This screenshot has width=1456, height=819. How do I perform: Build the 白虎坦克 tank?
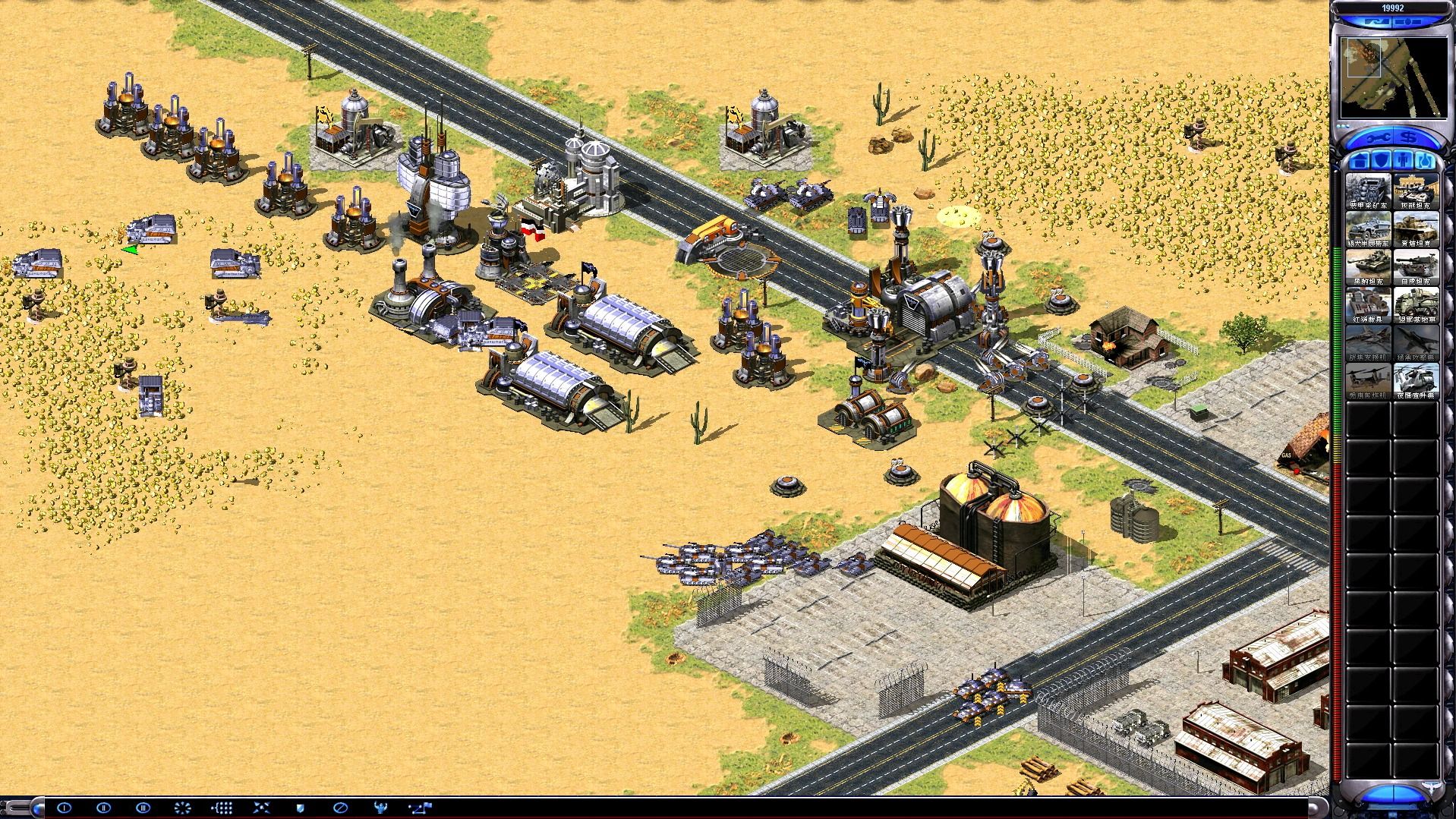[1416, 266]
